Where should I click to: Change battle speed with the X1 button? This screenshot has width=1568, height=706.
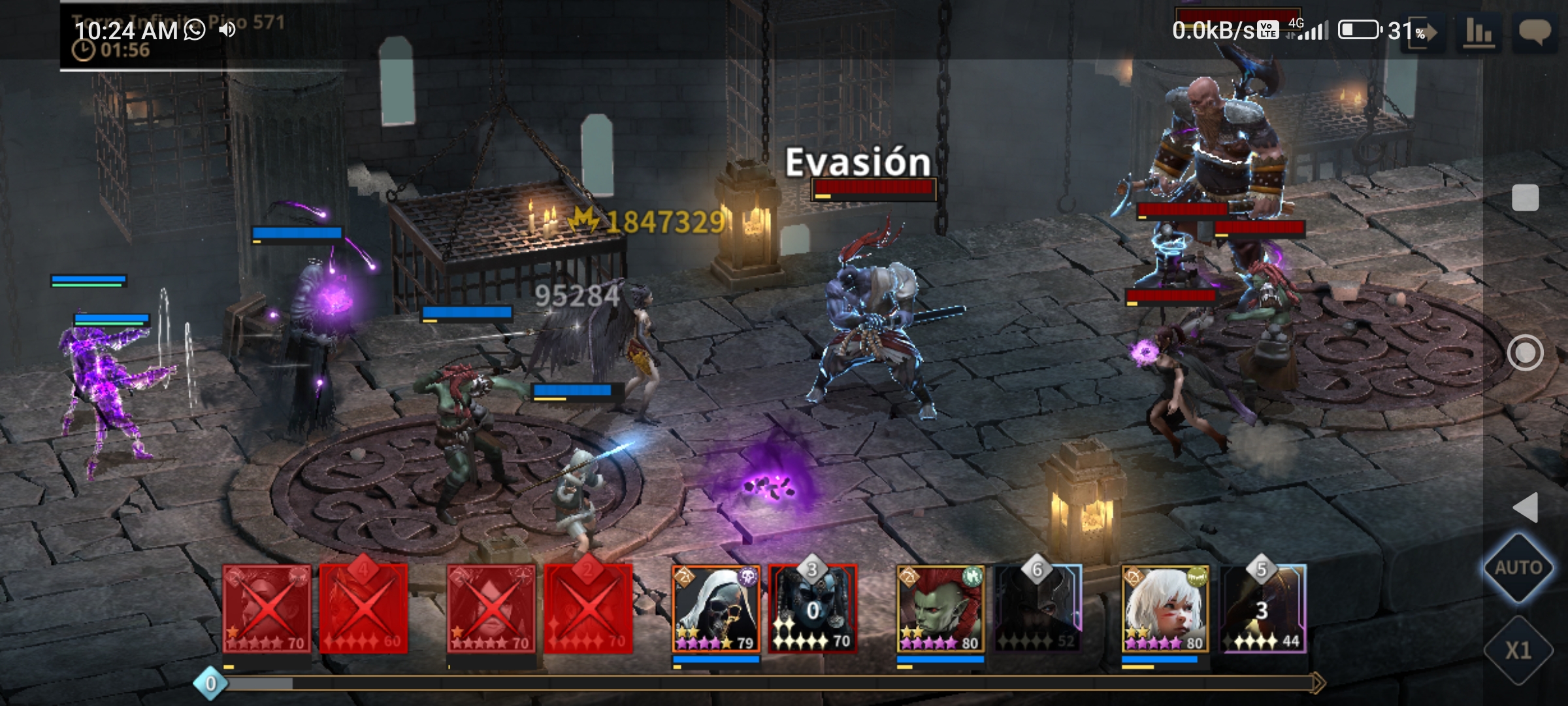pos(1518,650)
